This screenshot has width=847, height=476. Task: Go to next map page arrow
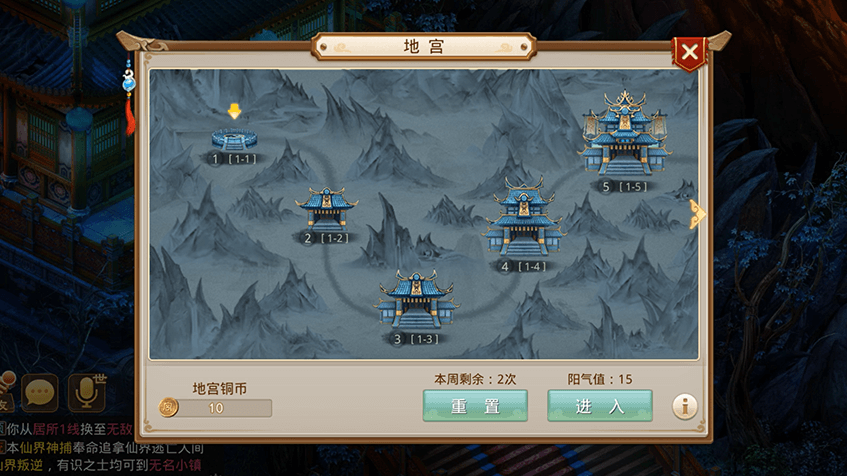[696, 214]
